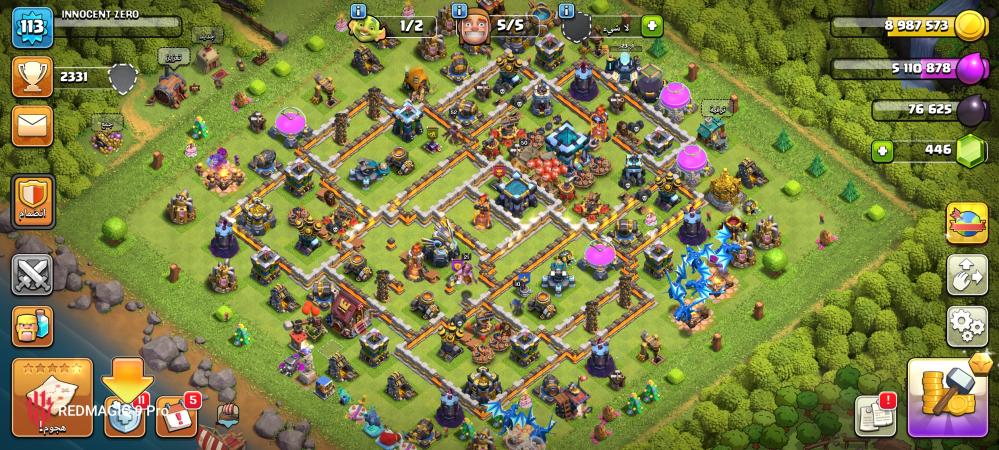Open the level 113 player badge
The width and height of the screenshot is (999, 450).
point(32,27)
